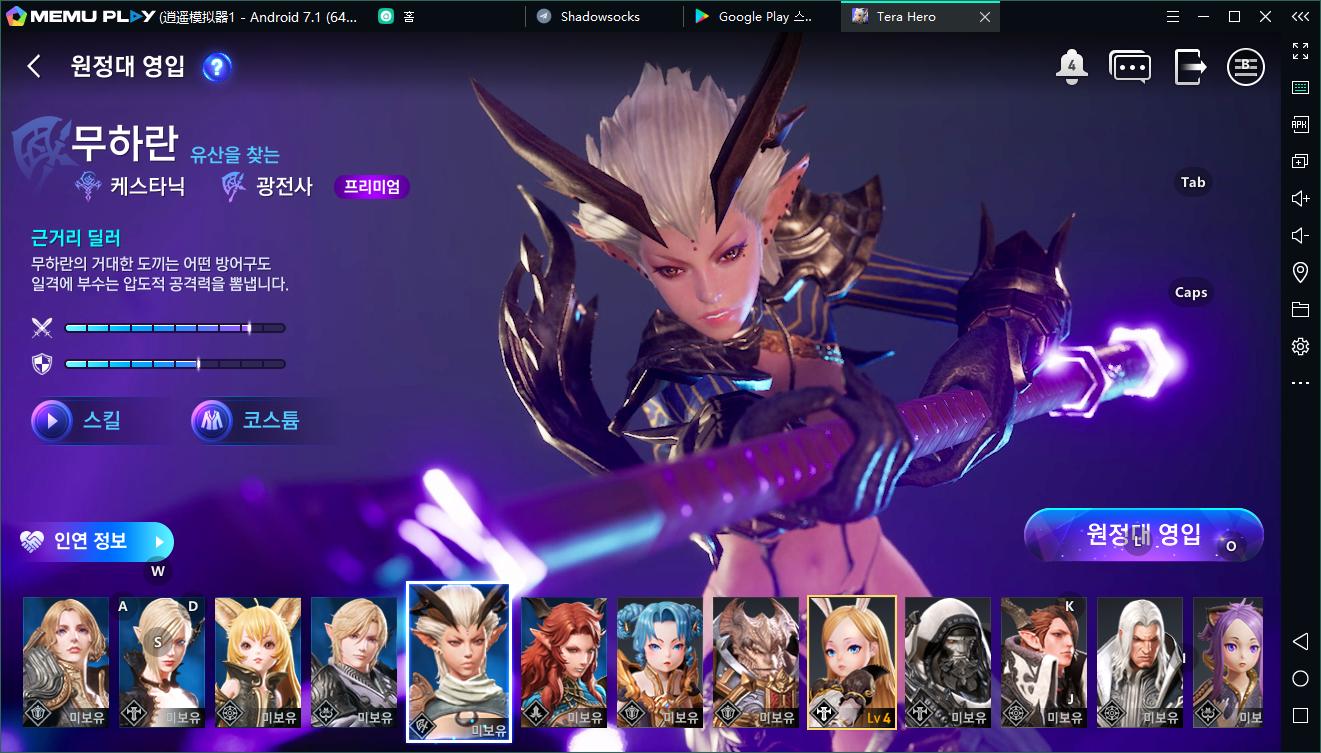The width and height of the screenshot is (1321, 753).
Task: Select the white-haired old man portrait
Action: pos(1140,662)
